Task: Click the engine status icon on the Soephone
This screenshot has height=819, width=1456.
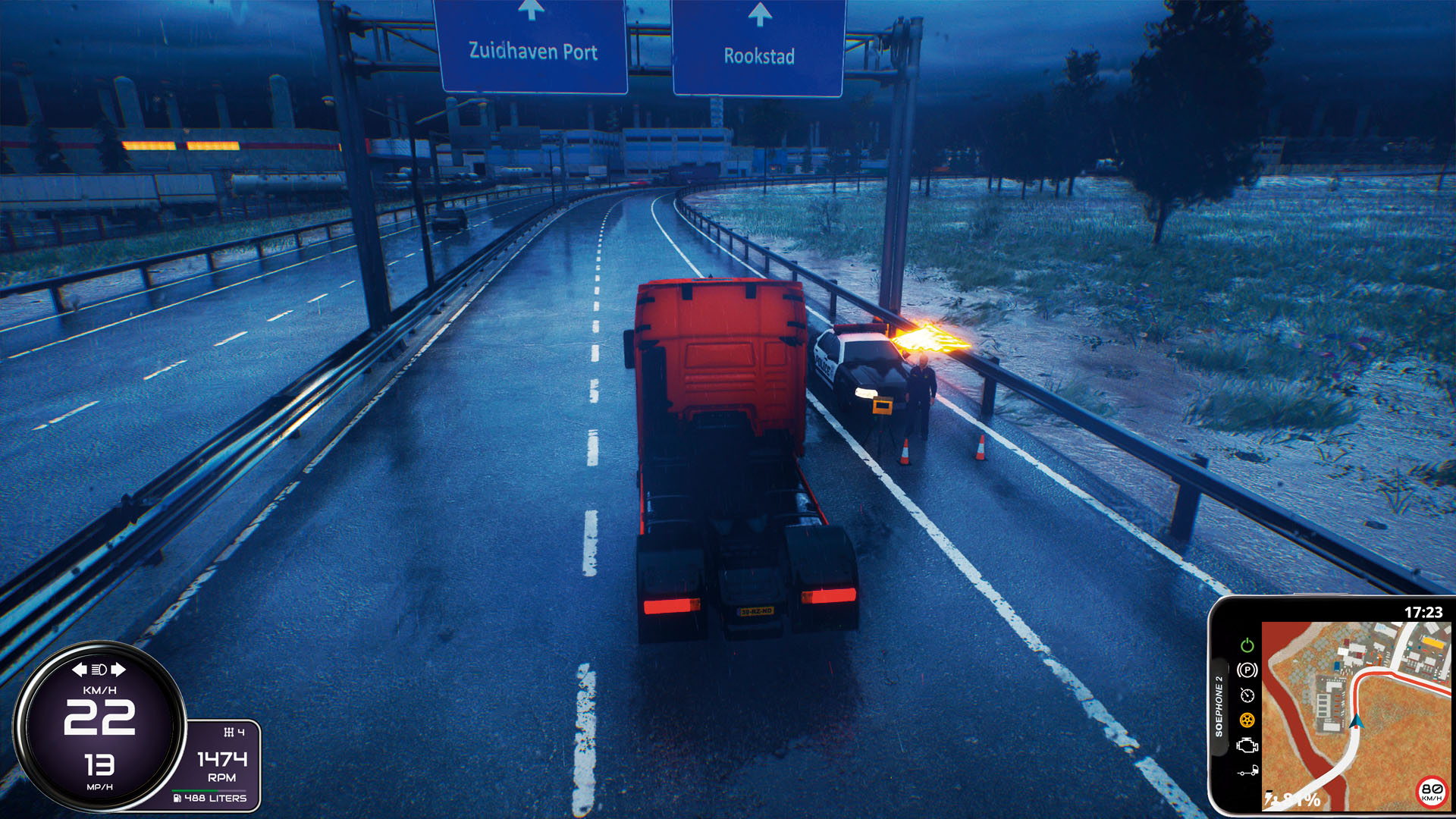Action: click(x=1247, y=746)
